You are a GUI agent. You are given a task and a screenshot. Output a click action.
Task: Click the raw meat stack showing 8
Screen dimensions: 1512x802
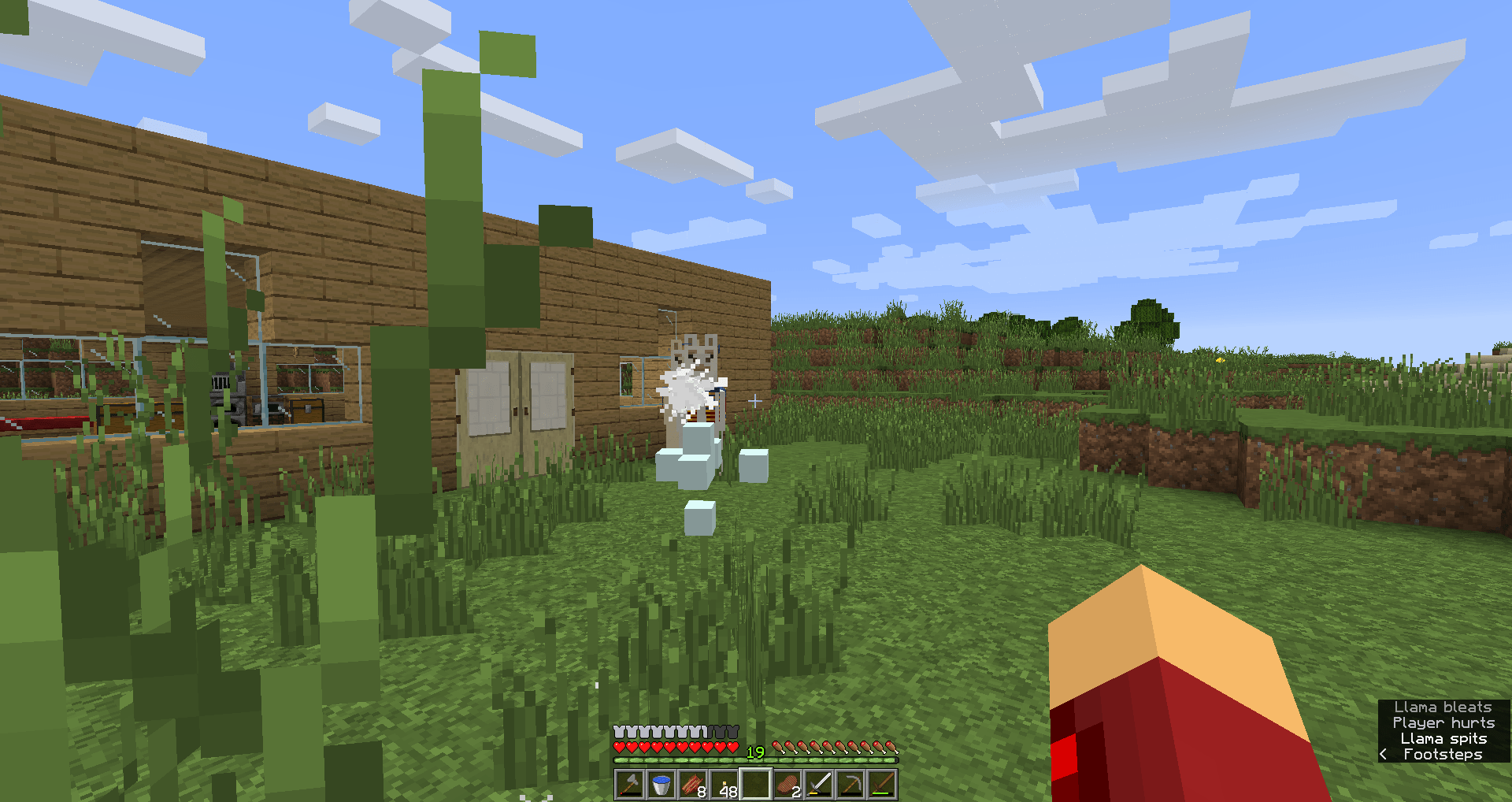click(691, 782)
